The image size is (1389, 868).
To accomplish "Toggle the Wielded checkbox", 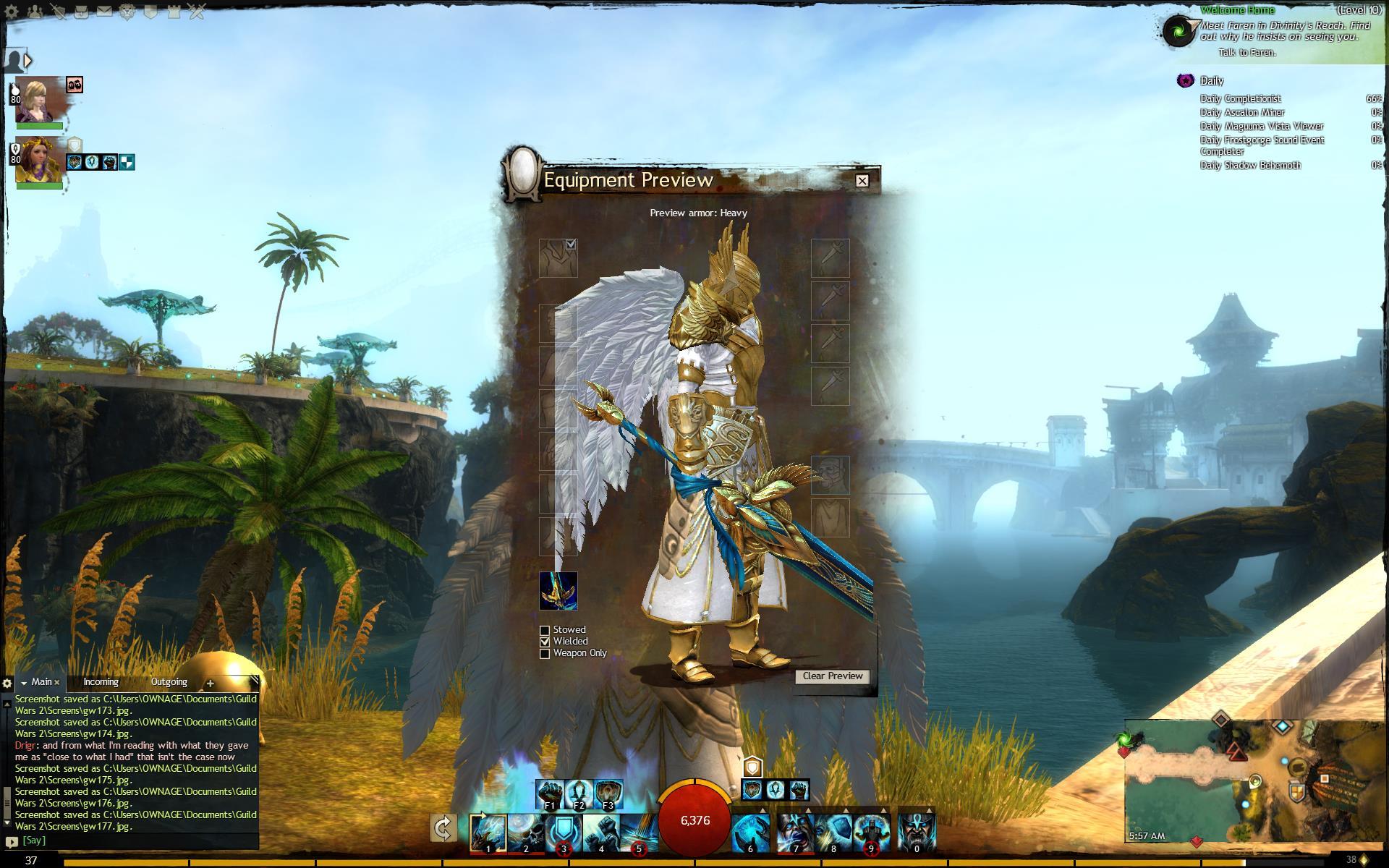I will [545, 642].
